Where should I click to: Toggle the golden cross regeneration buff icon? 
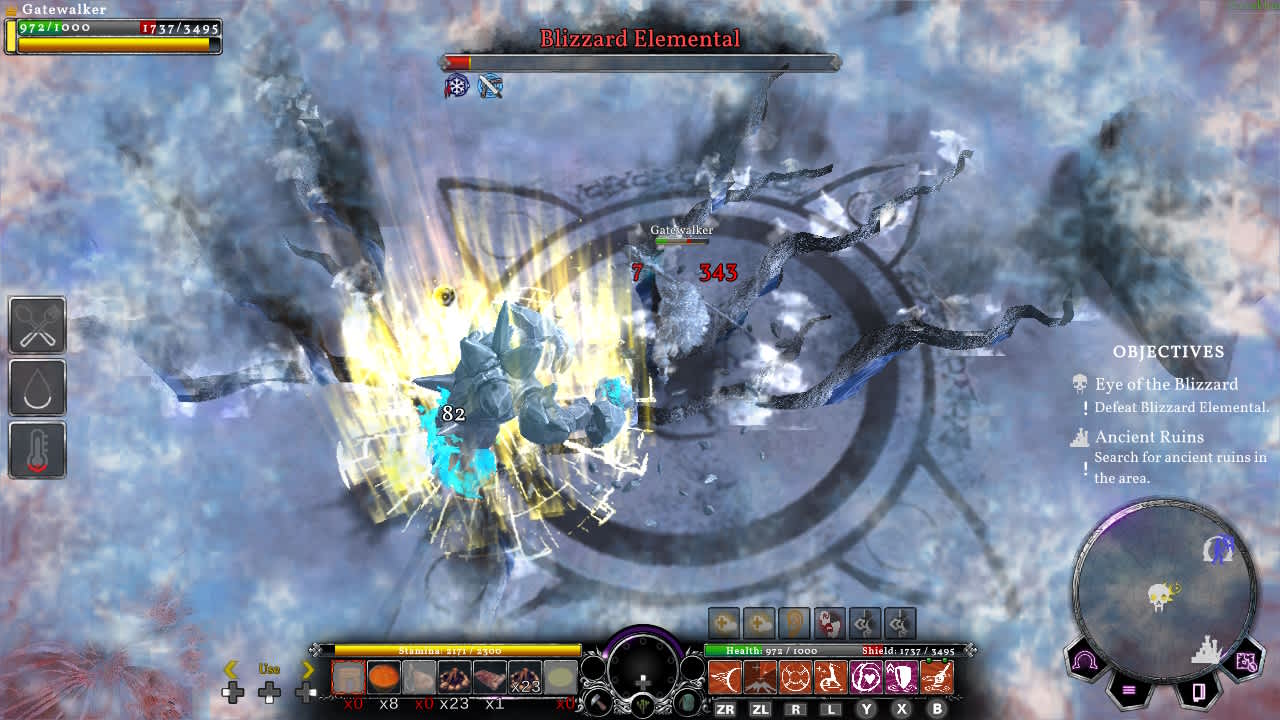click(723, 622)
